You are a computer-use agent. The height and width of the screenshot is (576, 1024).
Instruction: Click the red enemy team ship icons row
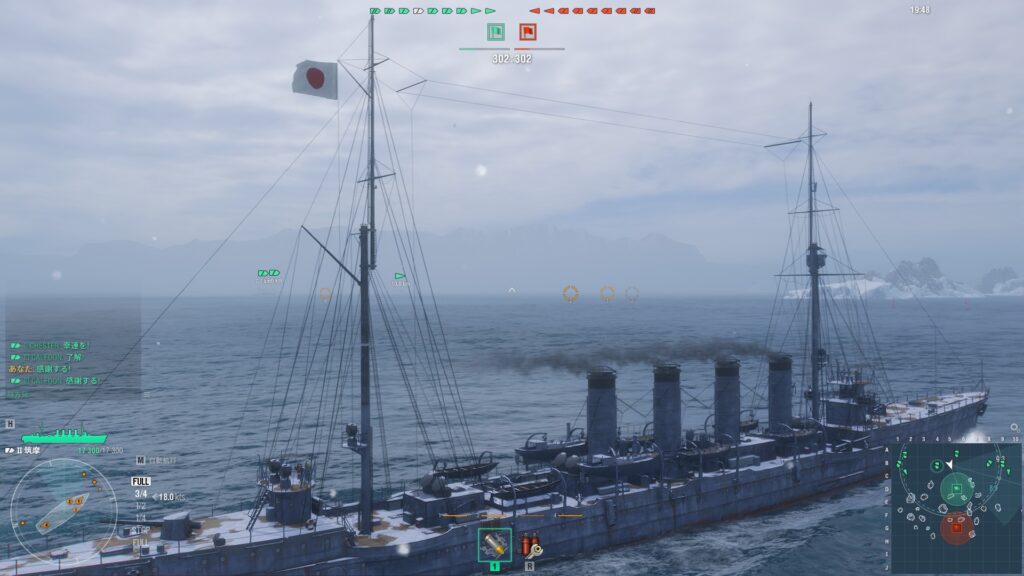tap(592, 11)
